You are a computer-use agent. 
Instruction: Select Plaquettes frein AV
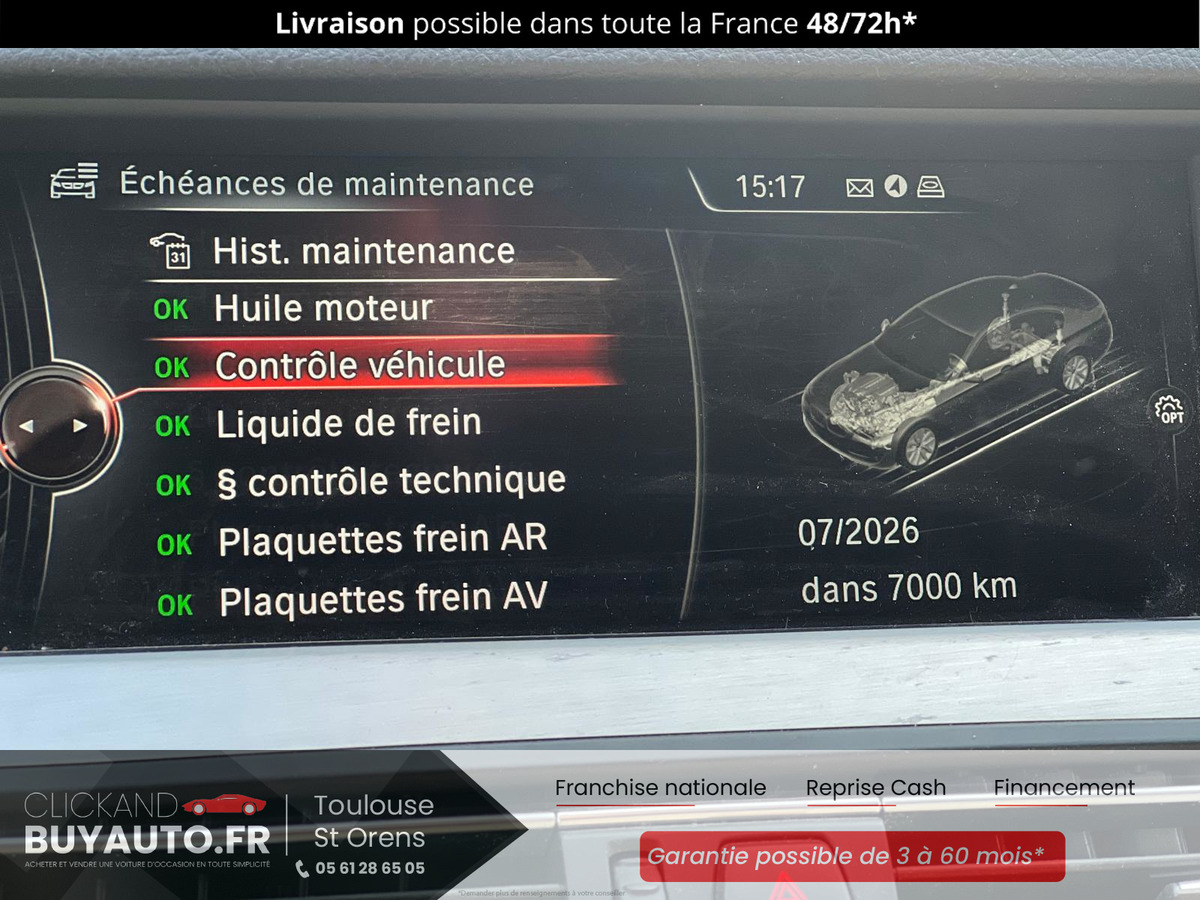[x=383, y=600]
